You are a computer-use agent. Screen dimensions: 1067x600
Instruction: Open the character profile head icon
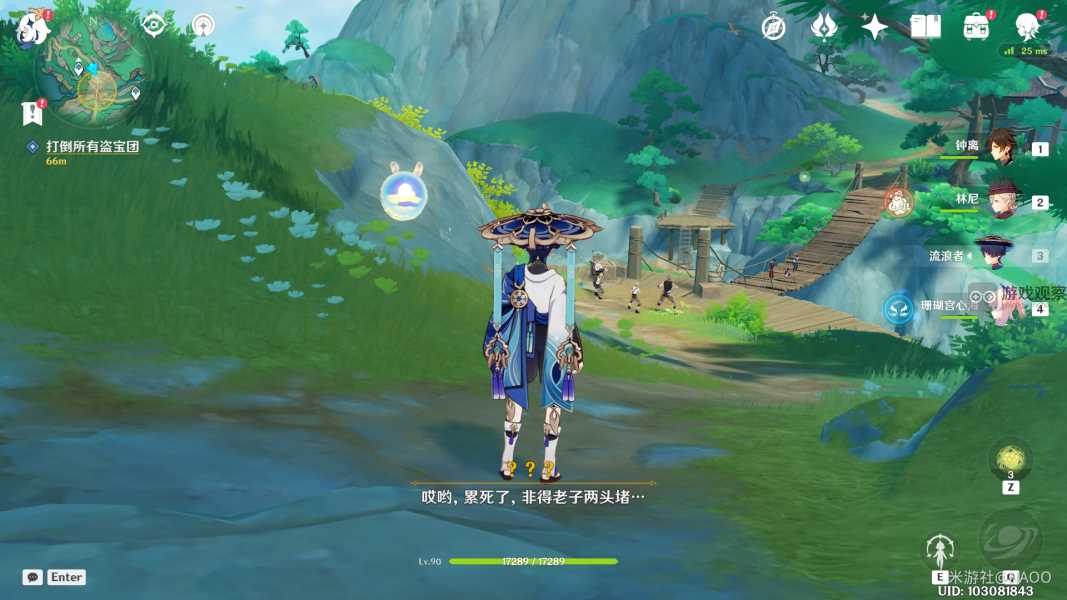(x=1027, y=26)
